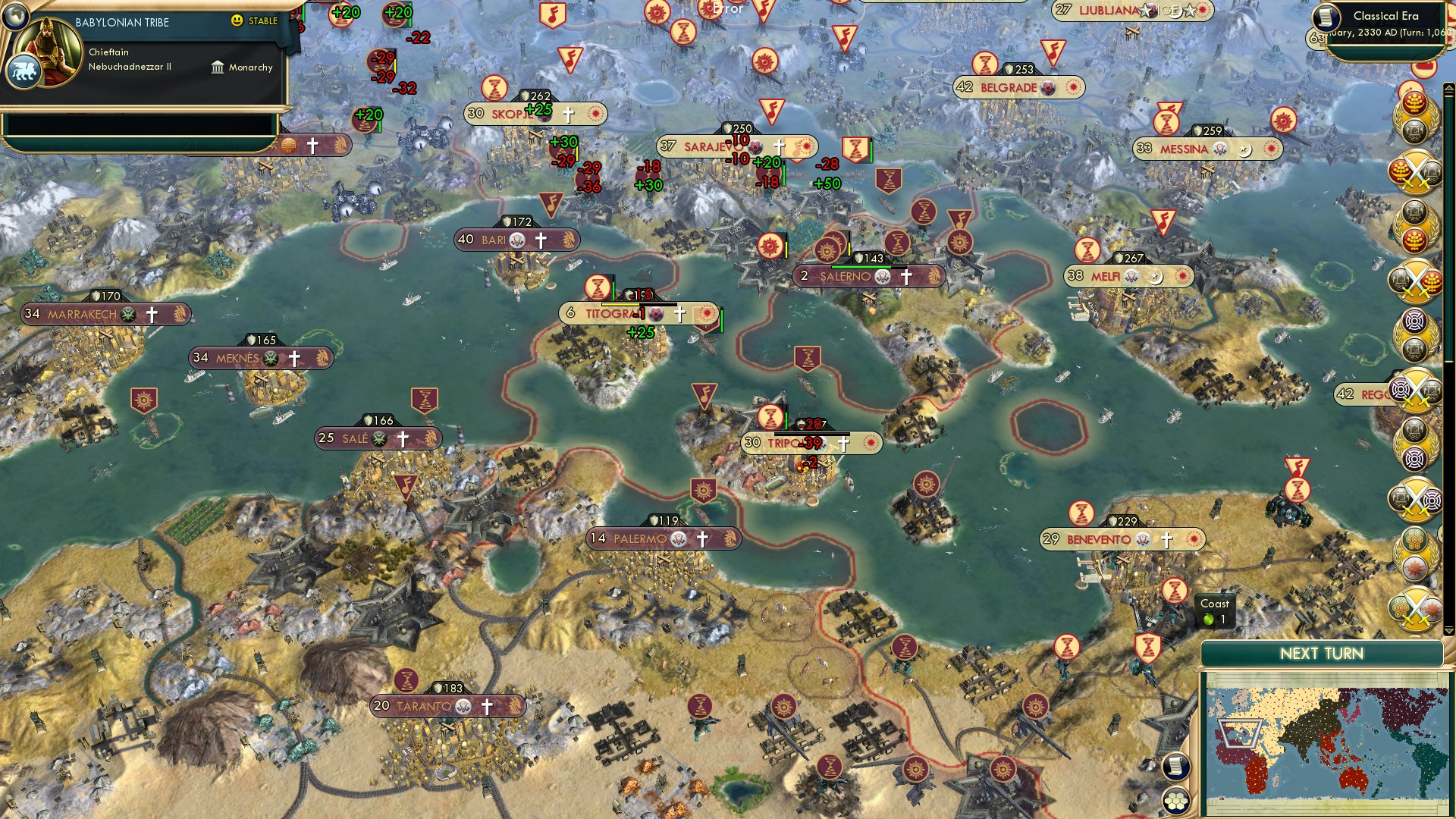Viewport: 1456px width, 819px height.
Task: Click the scroll icon left of the minimap
Action: point(1175,766)
